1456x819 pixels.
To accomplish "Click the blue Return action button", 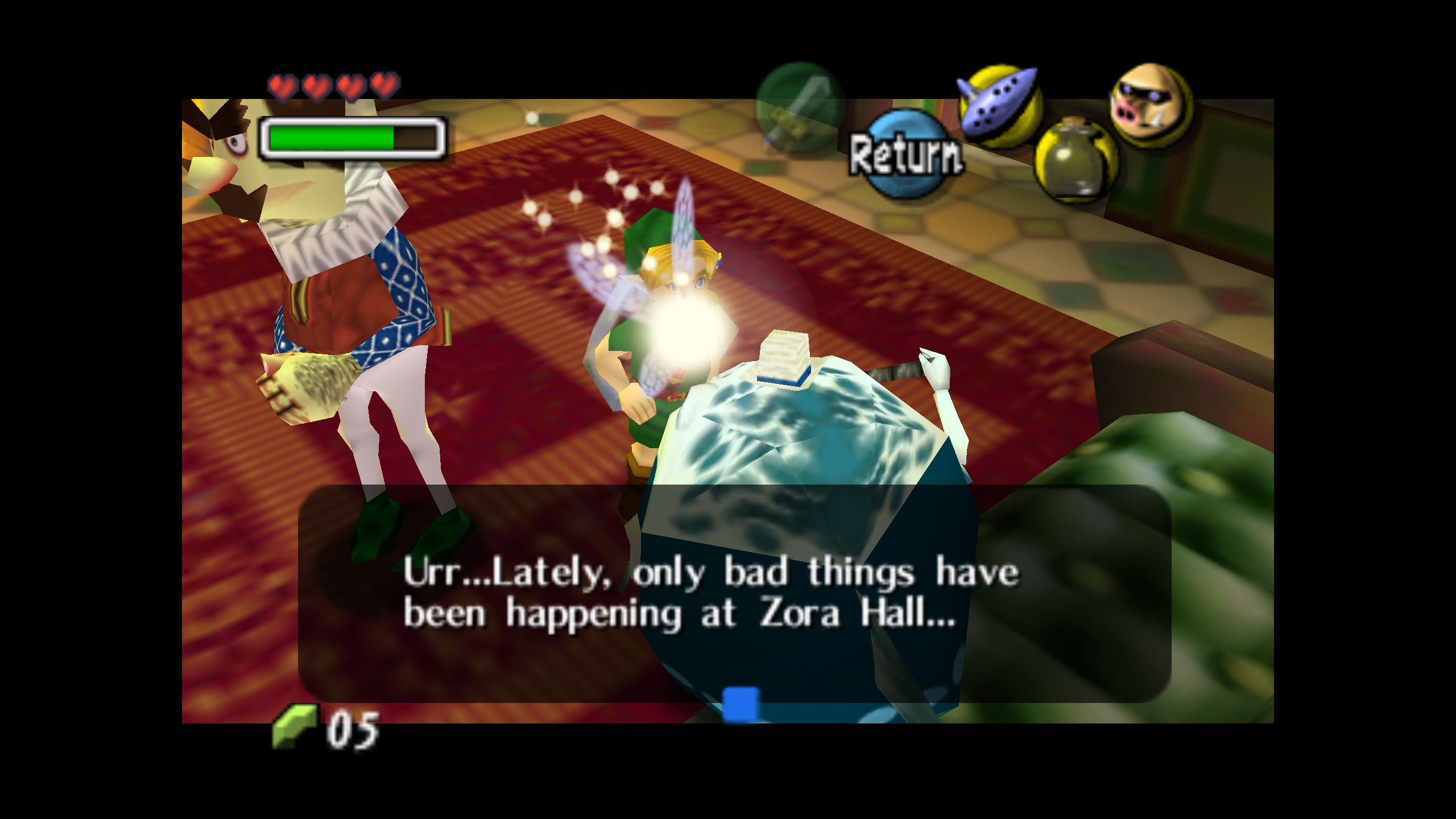I will (x=906, y=155).
